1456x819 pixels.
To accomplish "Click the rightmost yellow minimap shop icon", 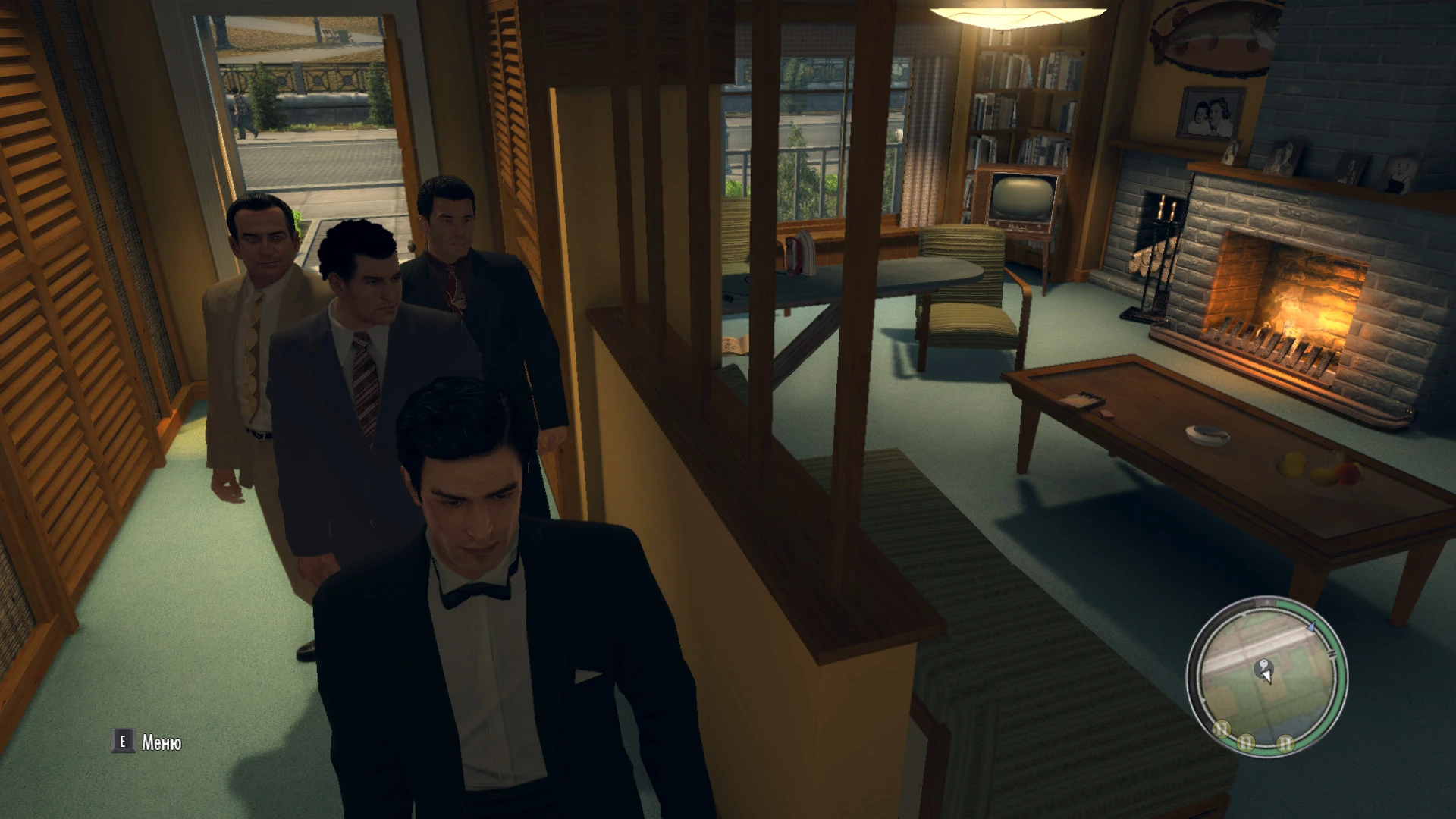I will tap(1285, 743).
